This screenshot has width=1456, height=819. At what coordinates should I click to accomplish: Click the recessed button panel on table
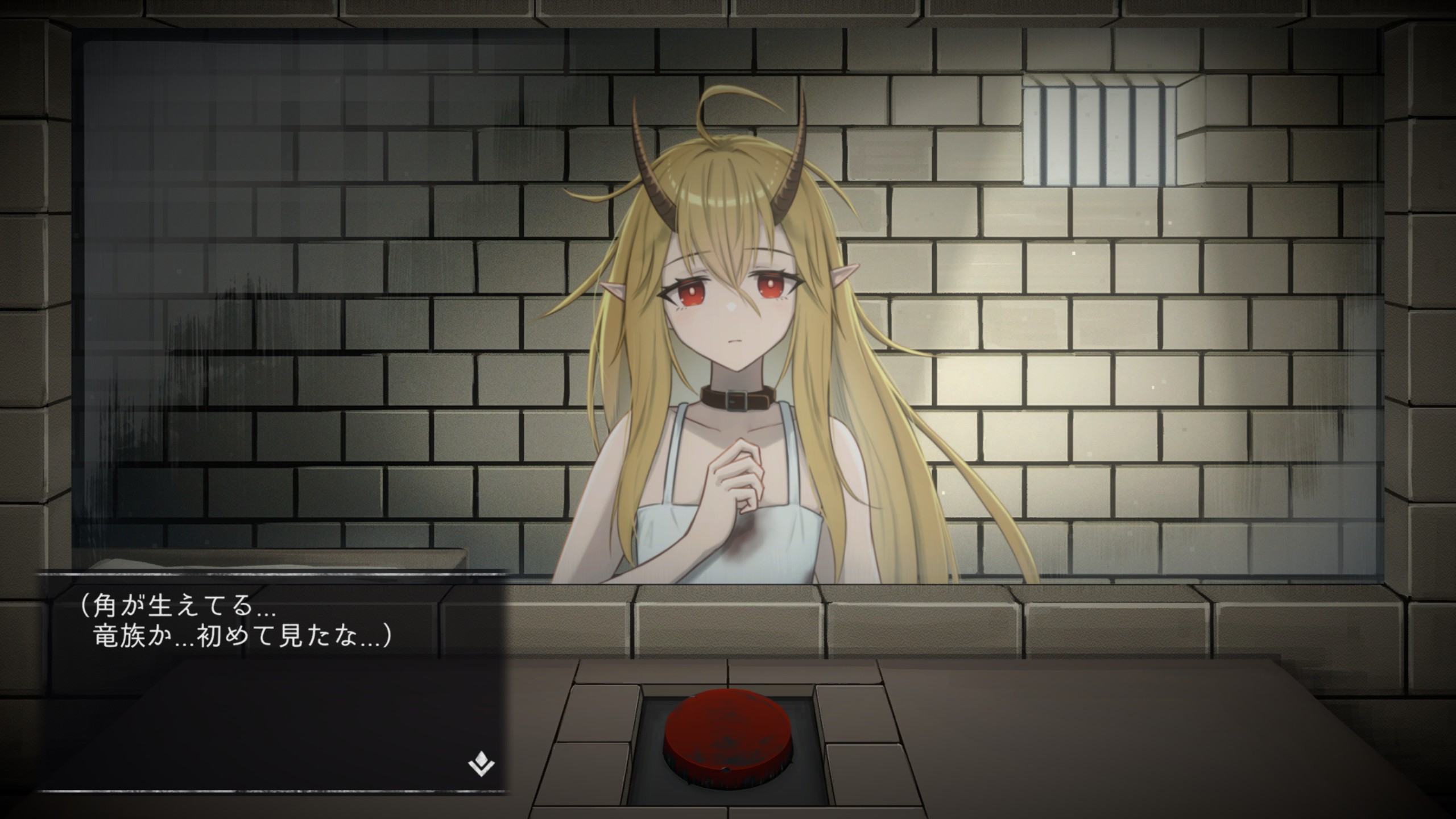728,739
